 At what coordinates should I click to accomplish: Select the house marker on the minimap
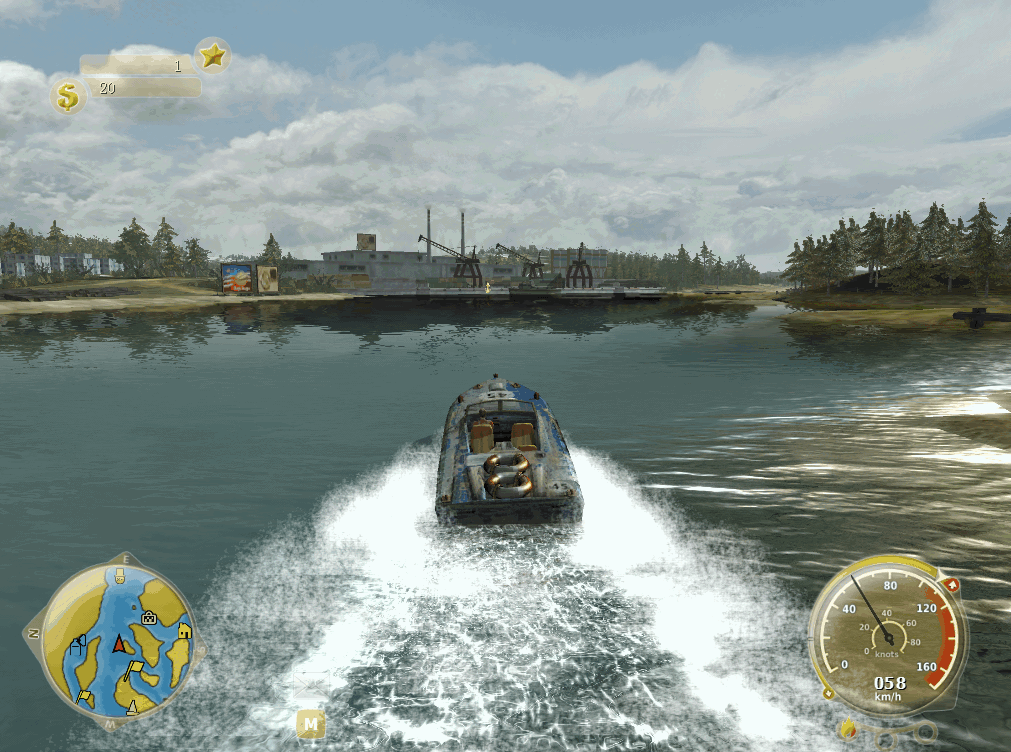point(184,631)
